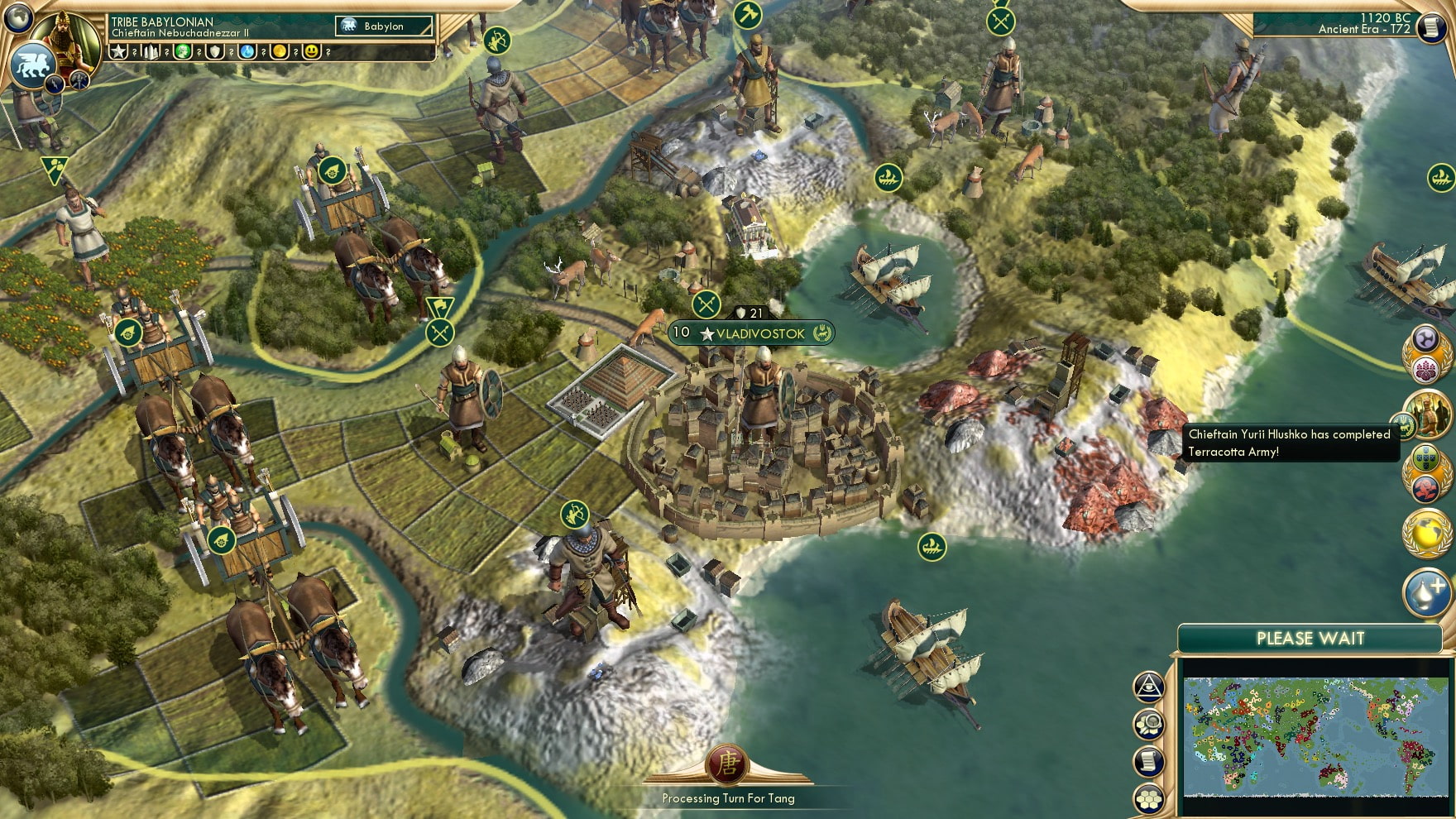Screen dimensions: 1456x819
Task: Toggle the hex grid overlay button
Action: pos(1149,796)
